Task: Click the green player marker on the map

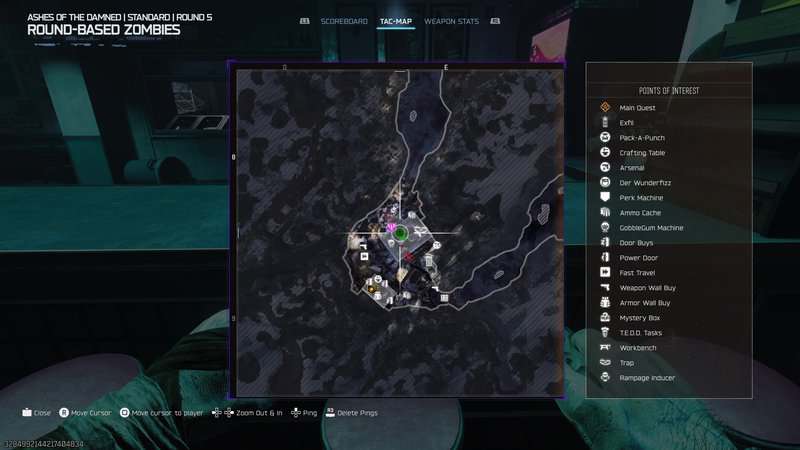Action: coord(400,234)
